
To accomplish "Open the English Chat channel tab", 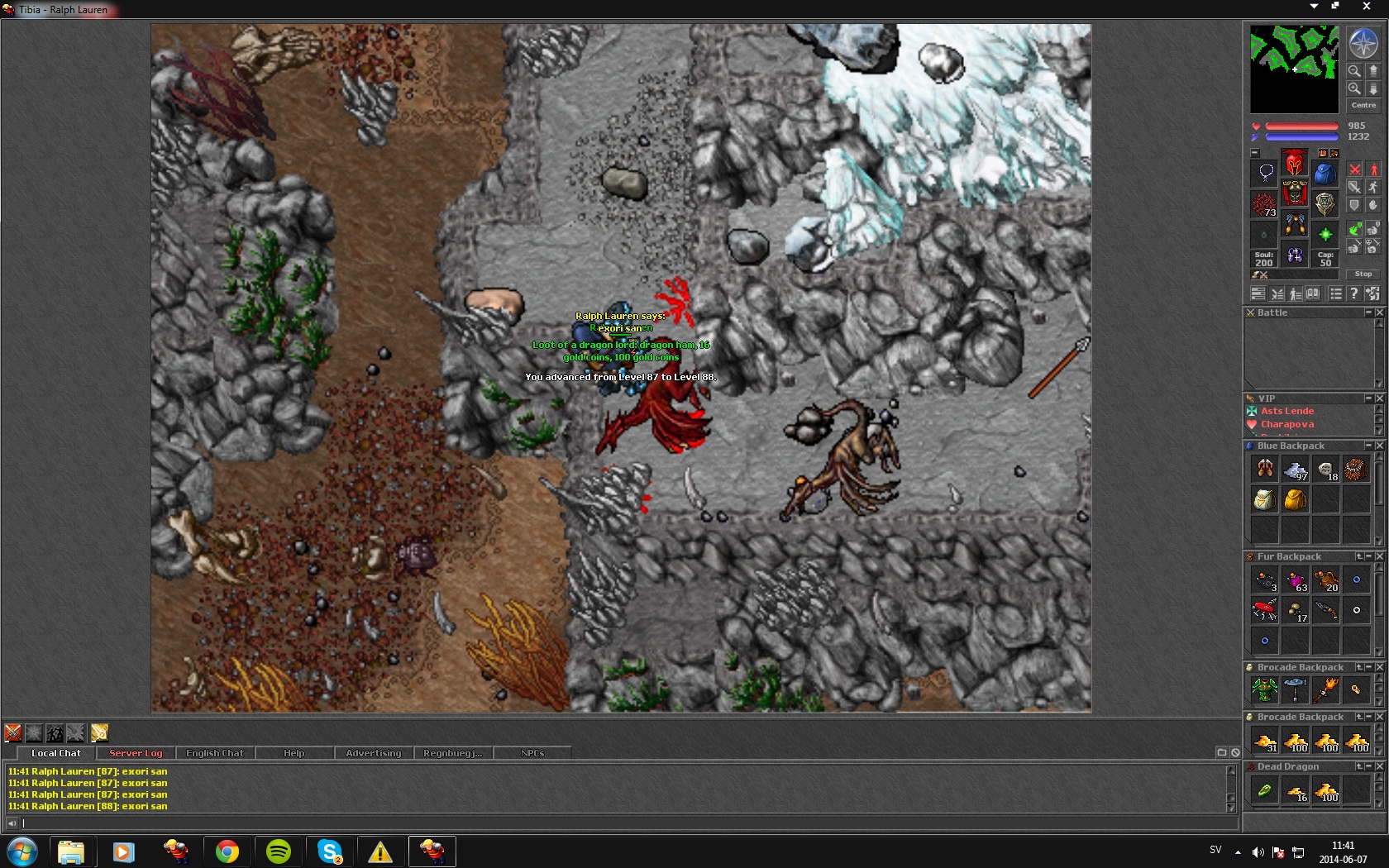I will pyautogui.click(x=215, y=753).
